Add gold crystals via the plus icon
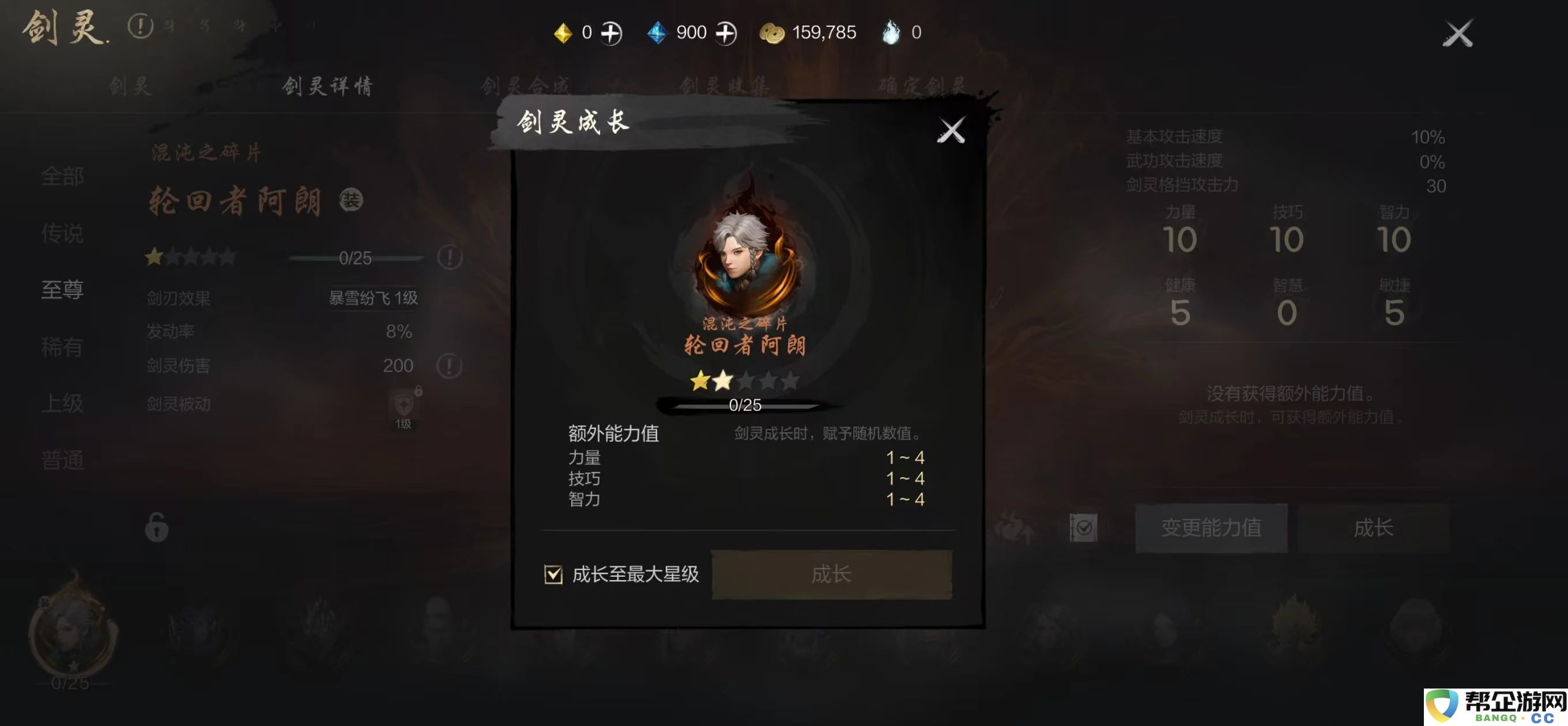 click(x=611, y=32)
